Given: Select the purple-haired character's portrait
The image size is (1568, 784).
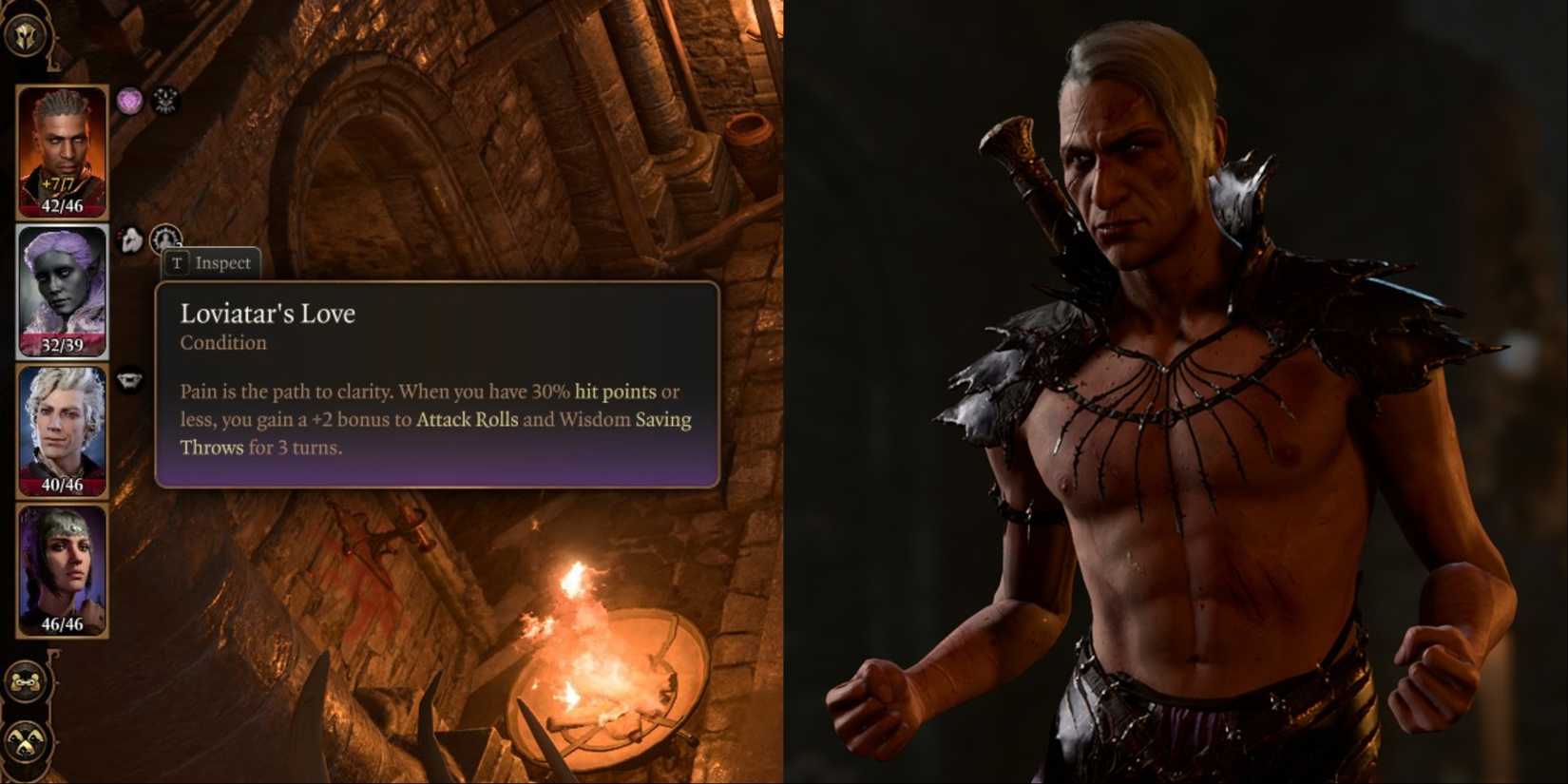Looking at the screenshot, I should point(61,285).
